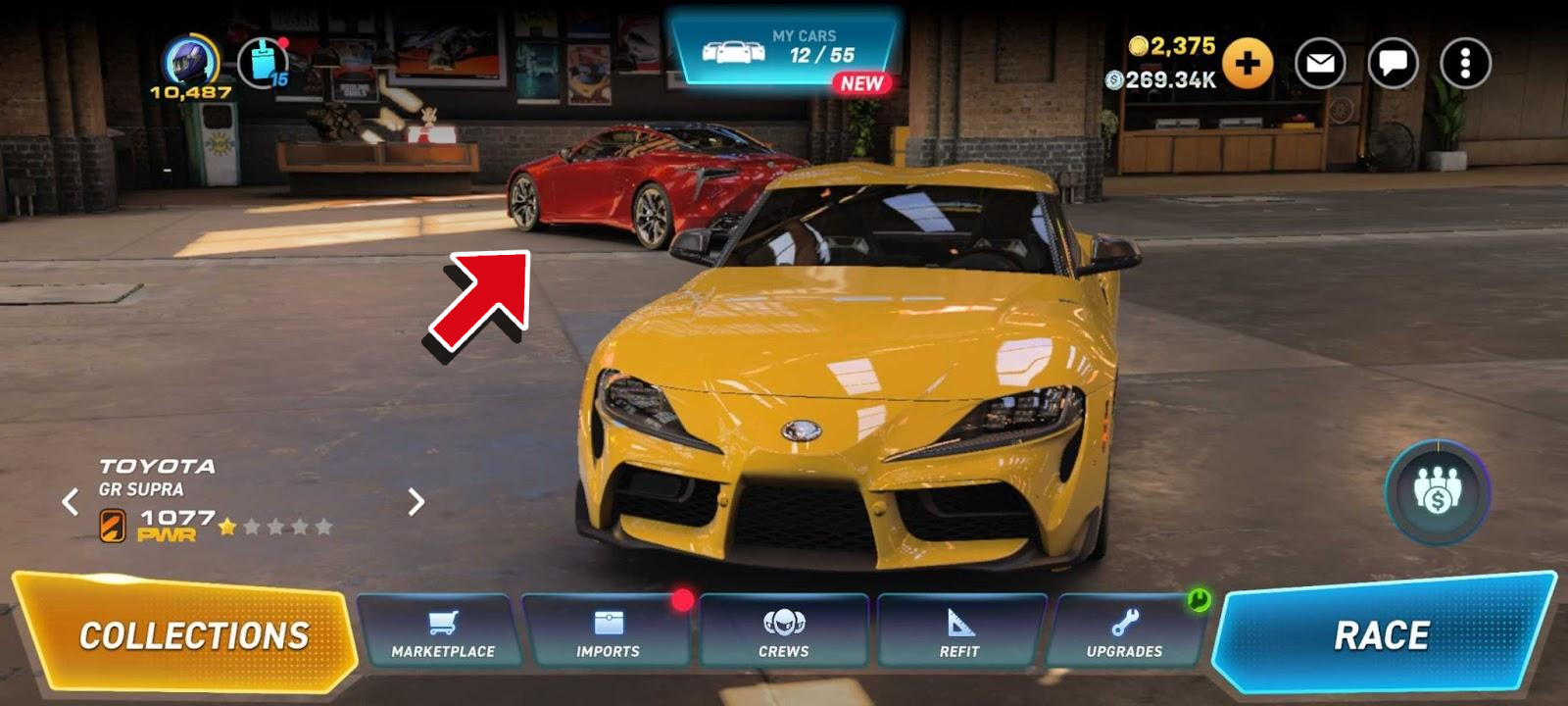This screenshot has height=706, width=1568.
Task: Open the Crews menu
Action: (x=783, y=632)
